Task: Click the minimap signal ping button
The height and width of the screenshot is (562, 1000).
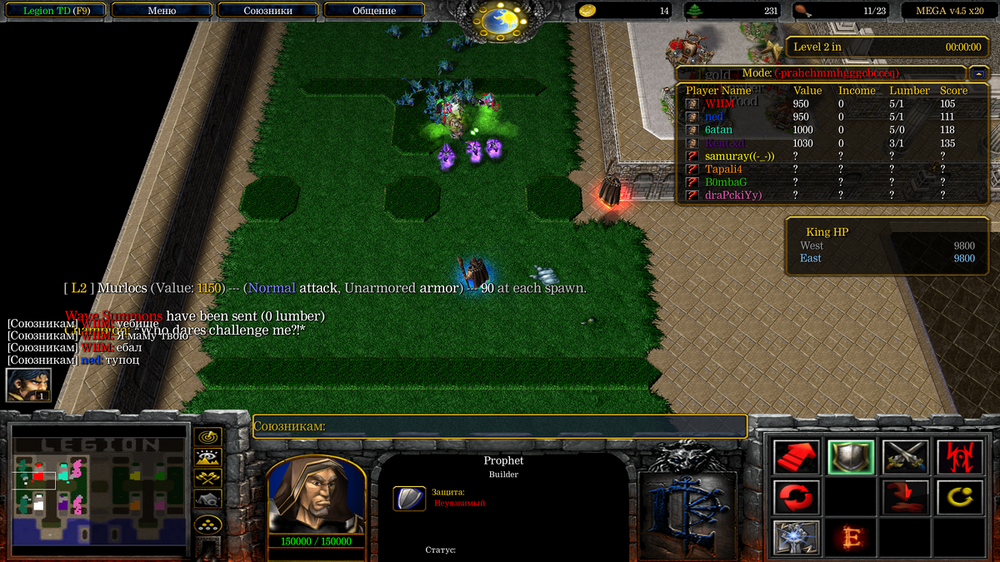Action: (208, 437)
